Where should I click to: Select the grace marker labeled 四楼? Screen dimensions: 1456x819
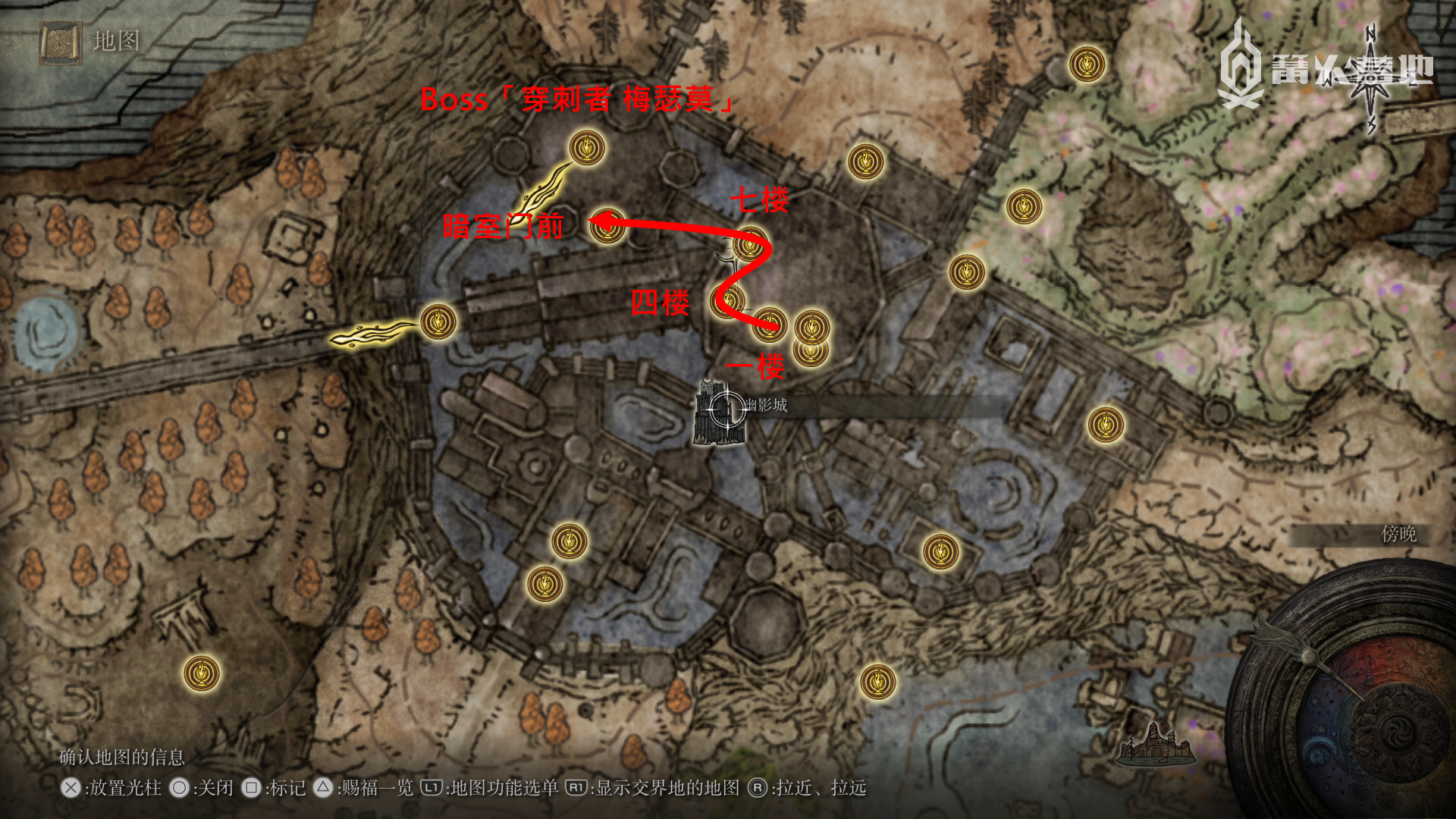(728, 301)
